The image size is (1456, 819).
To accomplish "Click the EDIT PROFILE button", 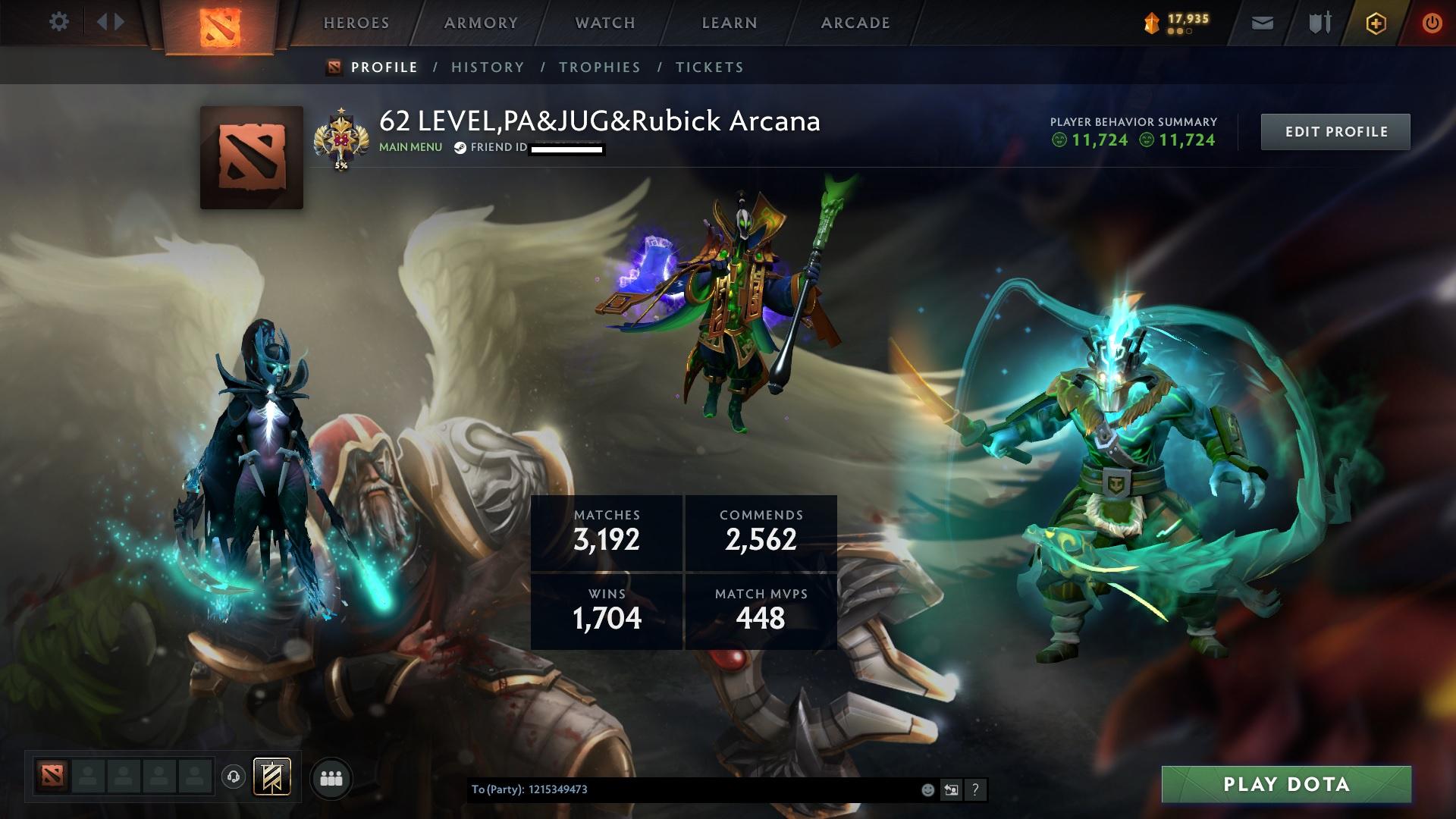I will (x=1335, y=131).
